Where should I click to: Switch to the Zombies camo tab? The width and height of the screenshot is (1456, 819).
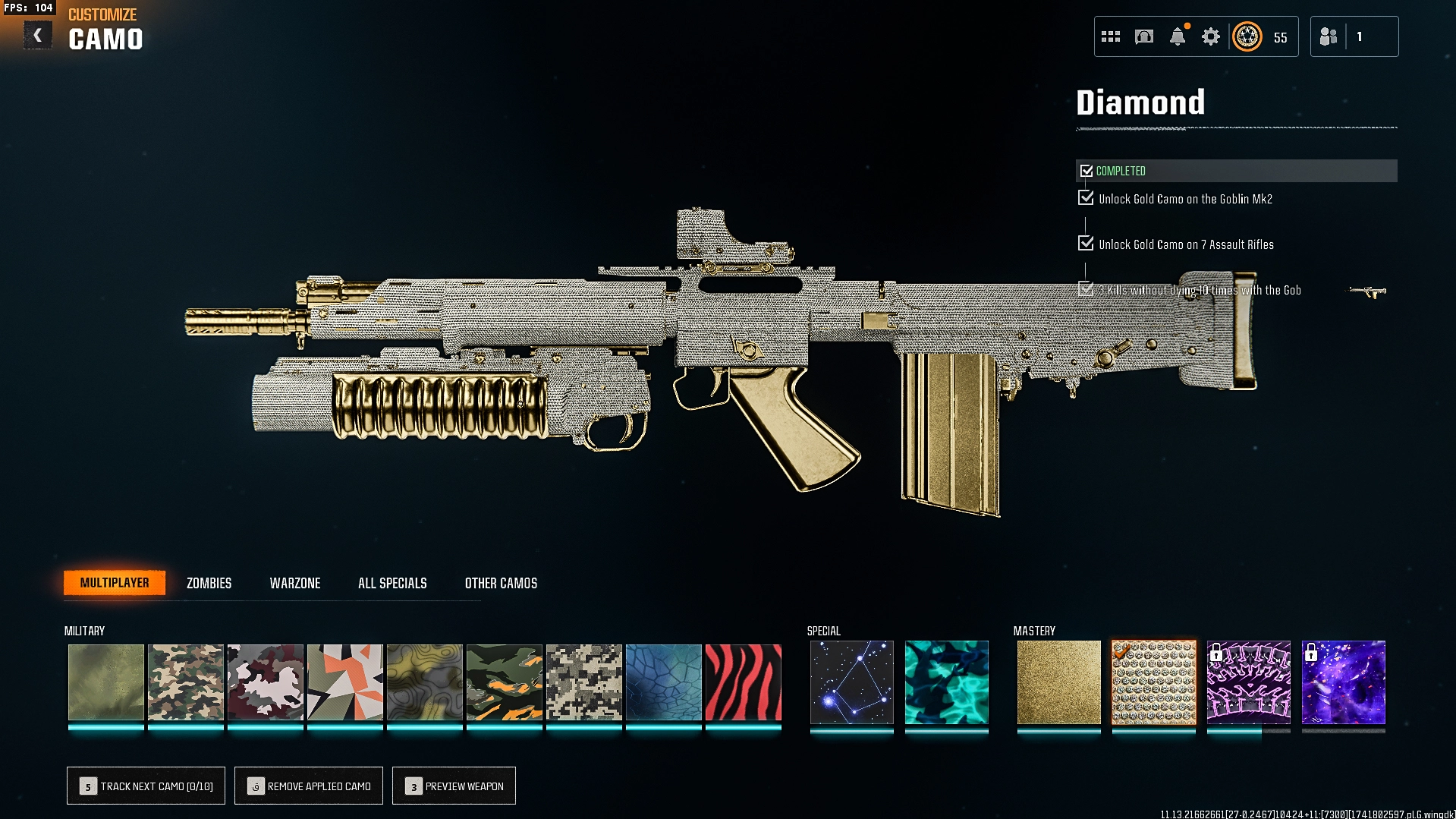coord(209,583)
